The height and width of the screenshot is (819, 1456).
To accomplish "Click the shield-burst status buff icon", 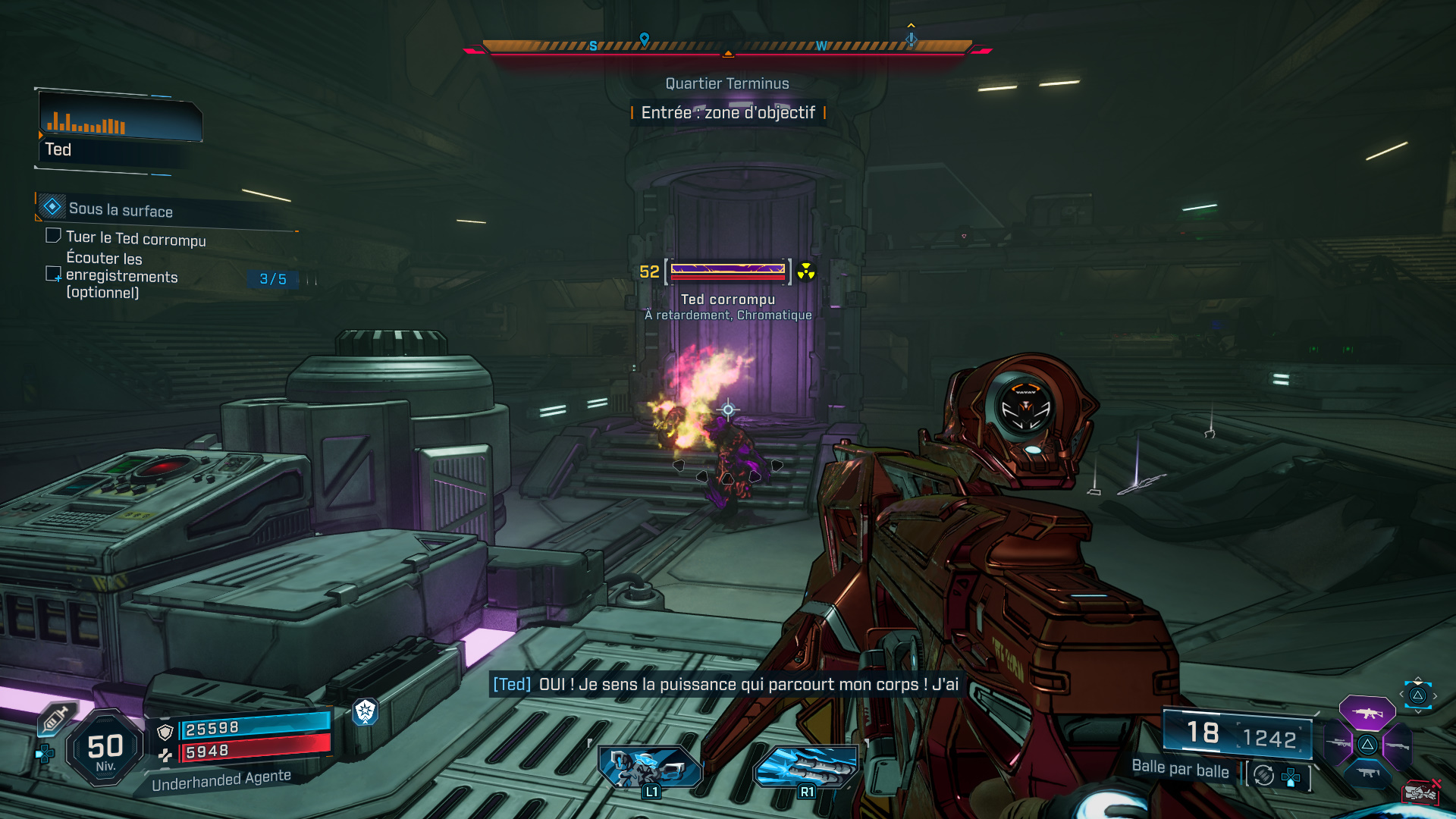I will pyautogui.click(x=366, y=711).
